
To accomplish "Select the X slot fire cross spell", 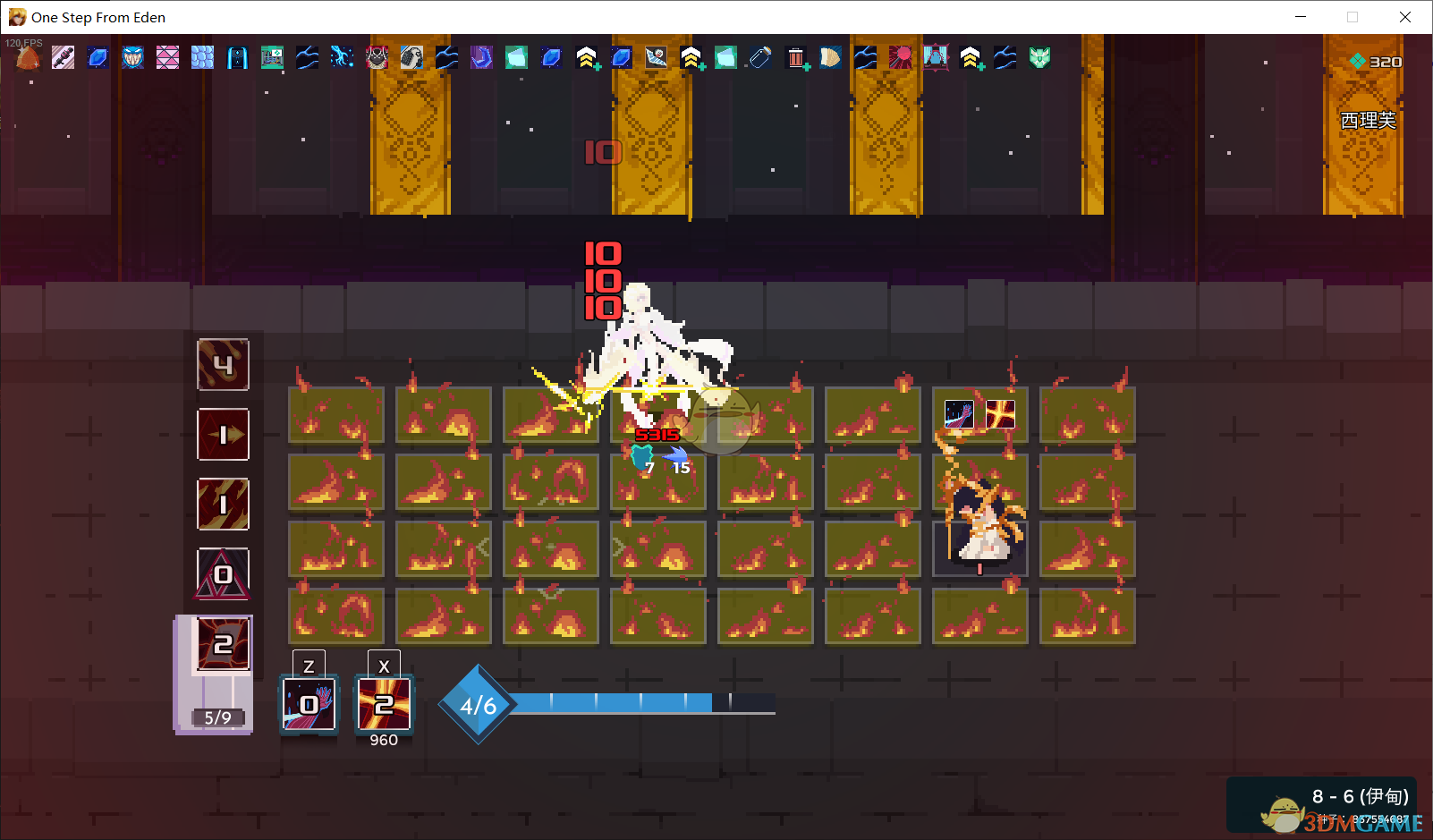I will click(384, 704).
